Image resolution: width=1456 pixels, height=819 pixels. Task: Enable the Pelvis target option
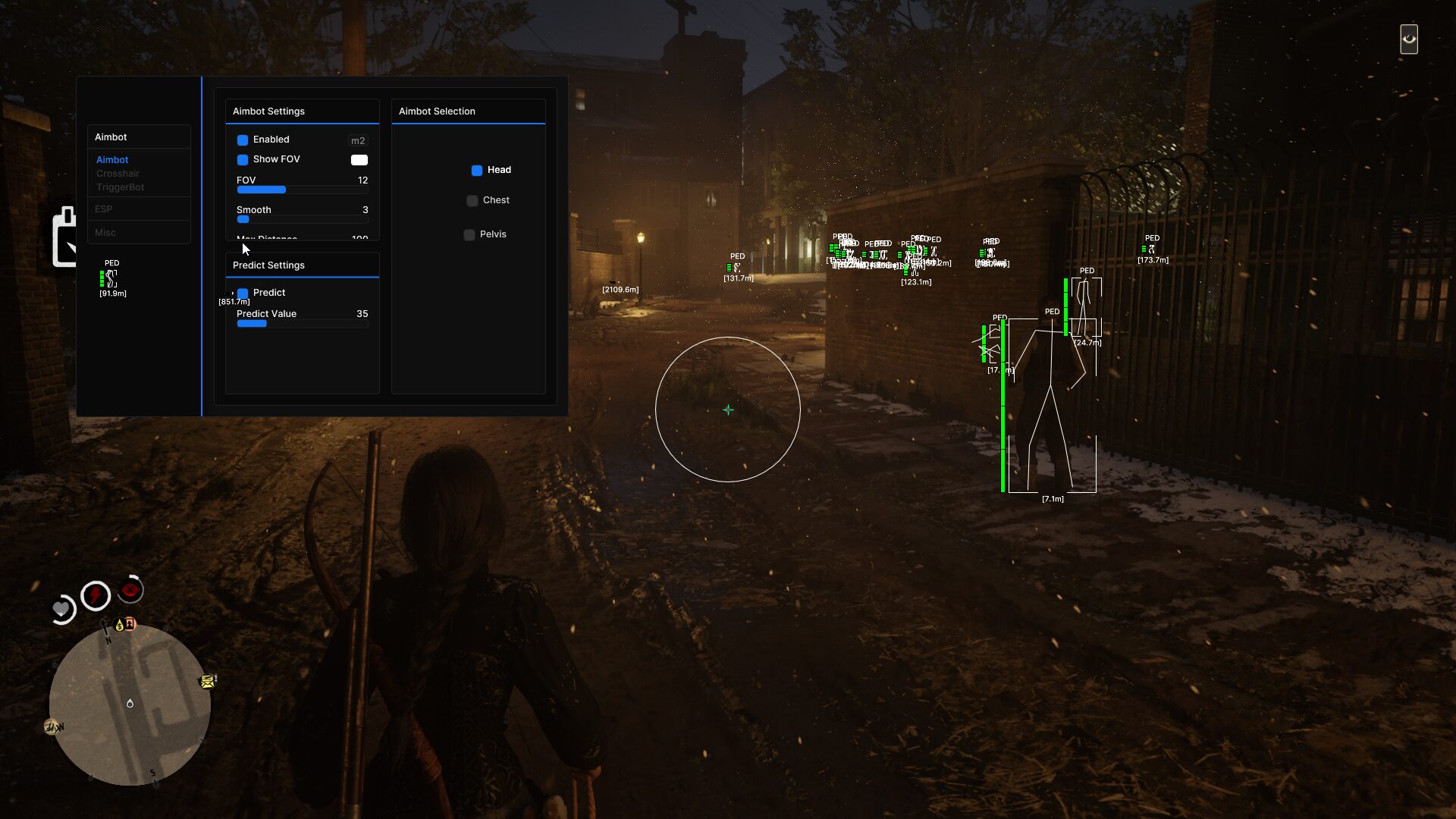click(x=469, y=235)
